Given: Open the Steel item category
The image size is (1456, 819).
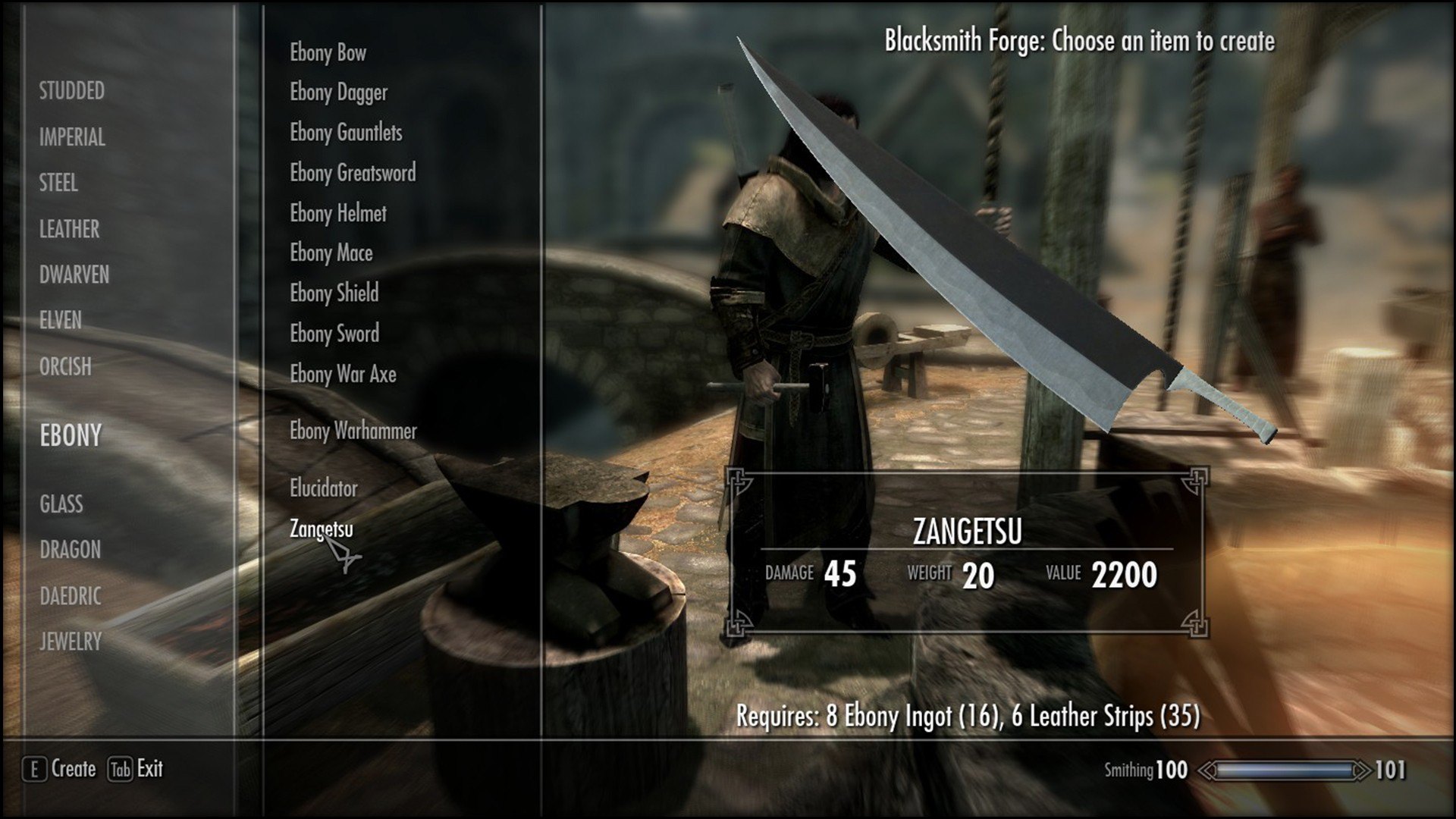Looking at the screenshot, I should pyautogui.click(x=58, y=183).
